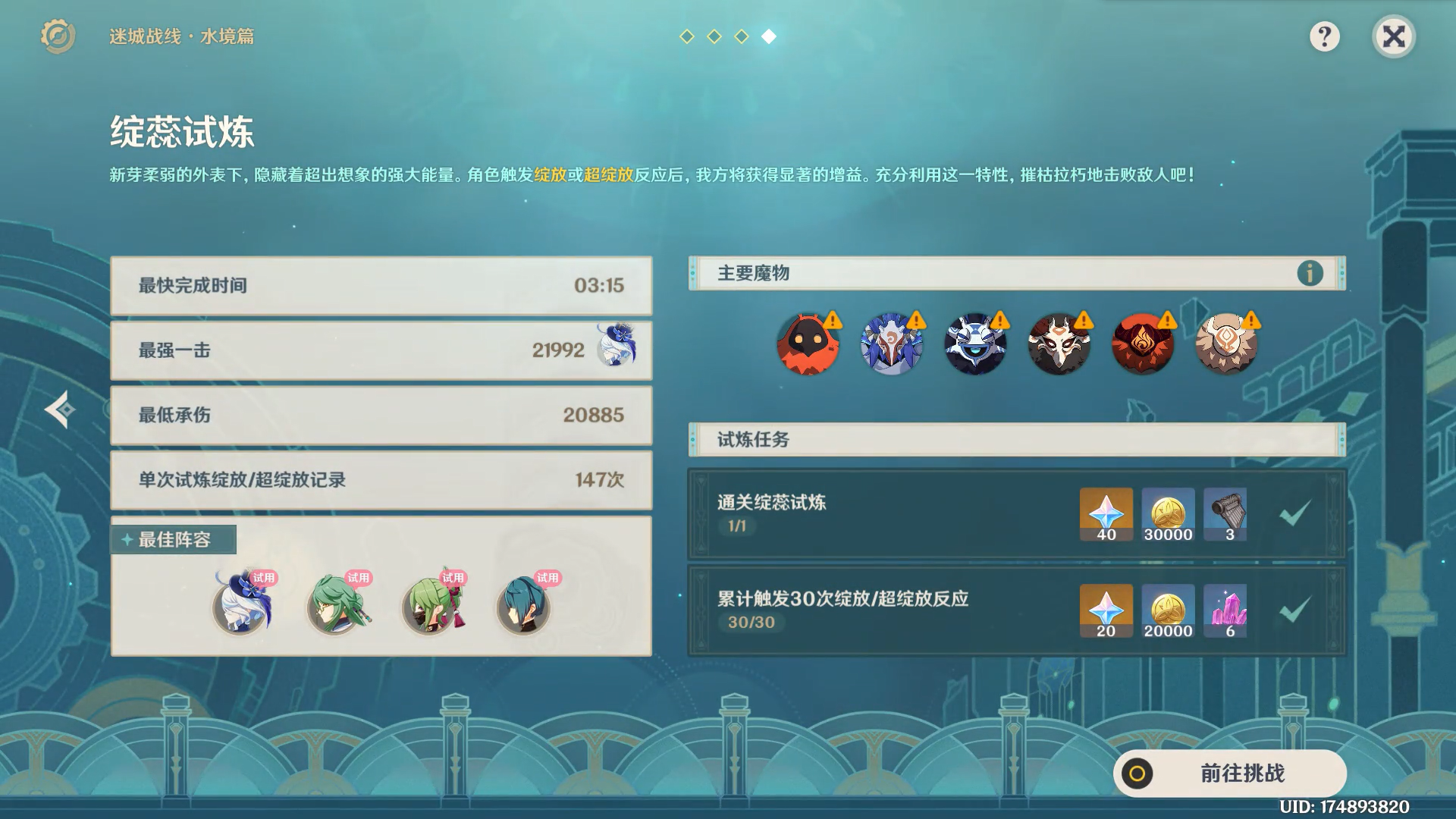This screenshot has height=819, width=1456.
Task: Select the fourth diamond page indicator
Action: point(769,34)
